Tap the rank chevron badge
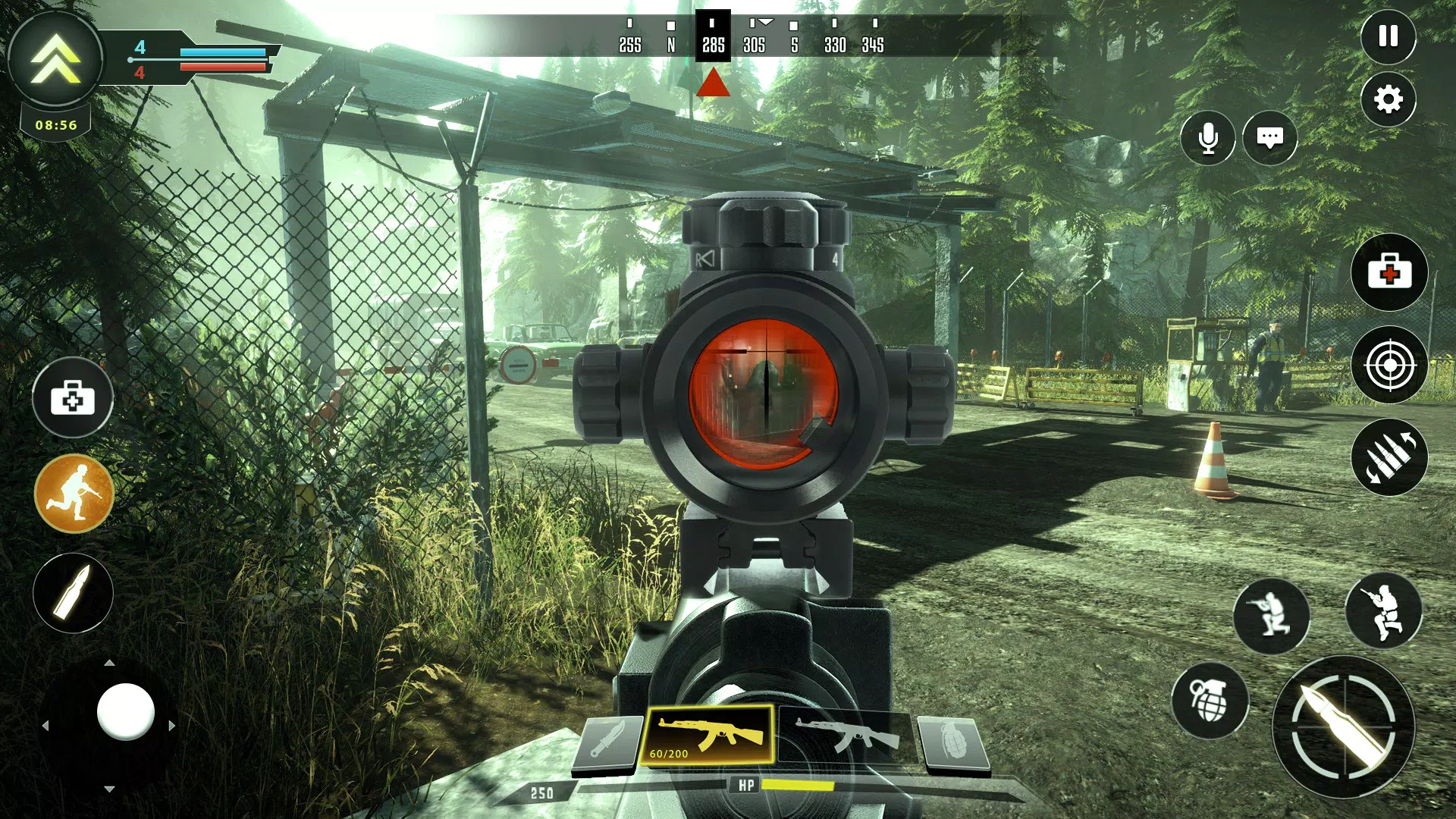 click(55, 58)
